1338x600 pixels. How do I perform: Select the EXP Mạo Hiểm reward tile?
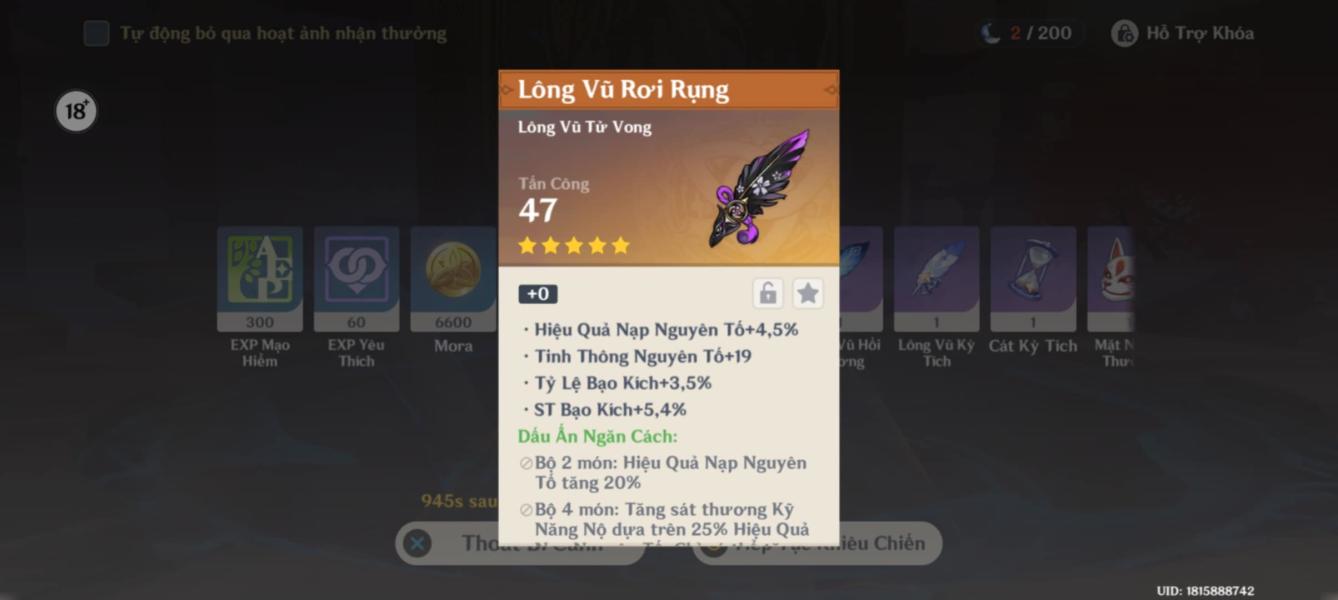(260, 279)
